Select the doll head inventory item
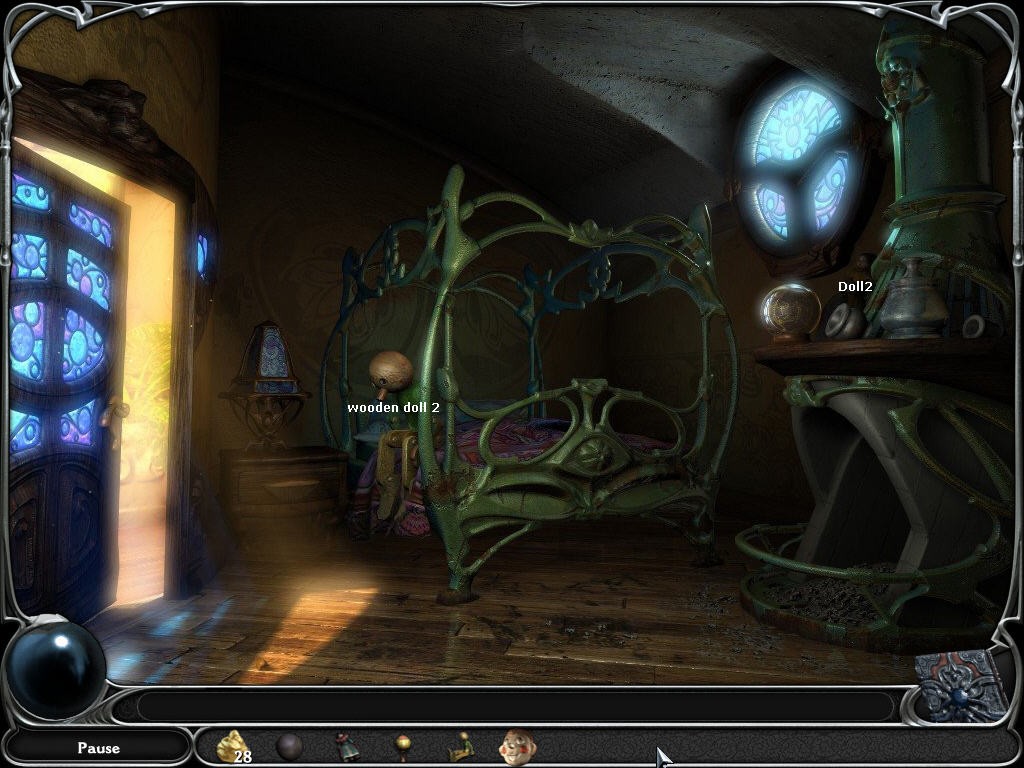The image size is (1024, 768). tap(517, 746)
